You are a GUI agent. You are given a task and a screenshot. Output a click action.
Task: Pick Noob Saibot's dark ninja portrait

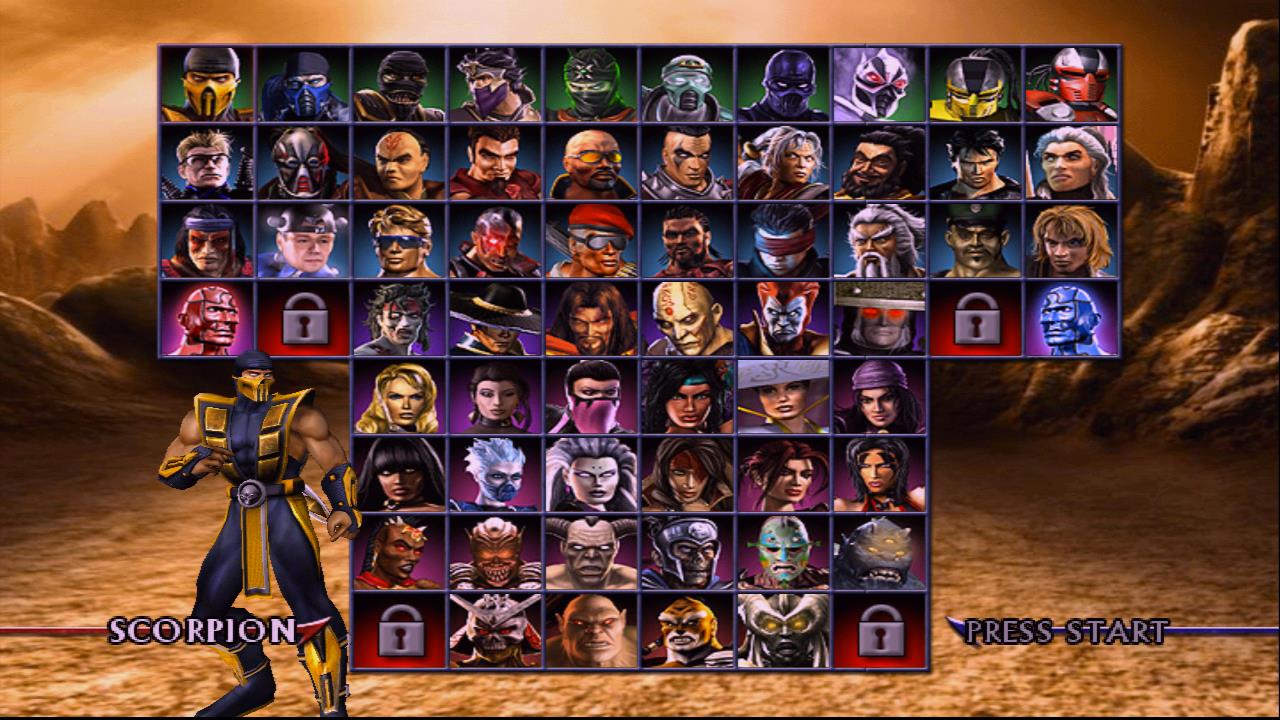point(785,85)
